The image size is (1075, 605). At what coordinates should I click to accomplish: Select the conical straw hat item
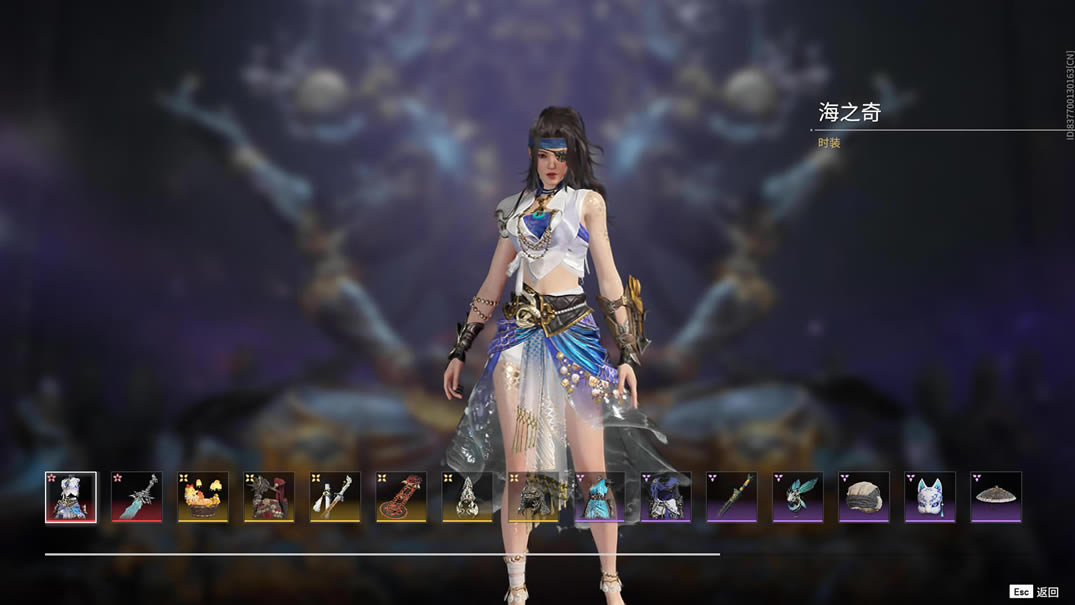coord(995,497)
